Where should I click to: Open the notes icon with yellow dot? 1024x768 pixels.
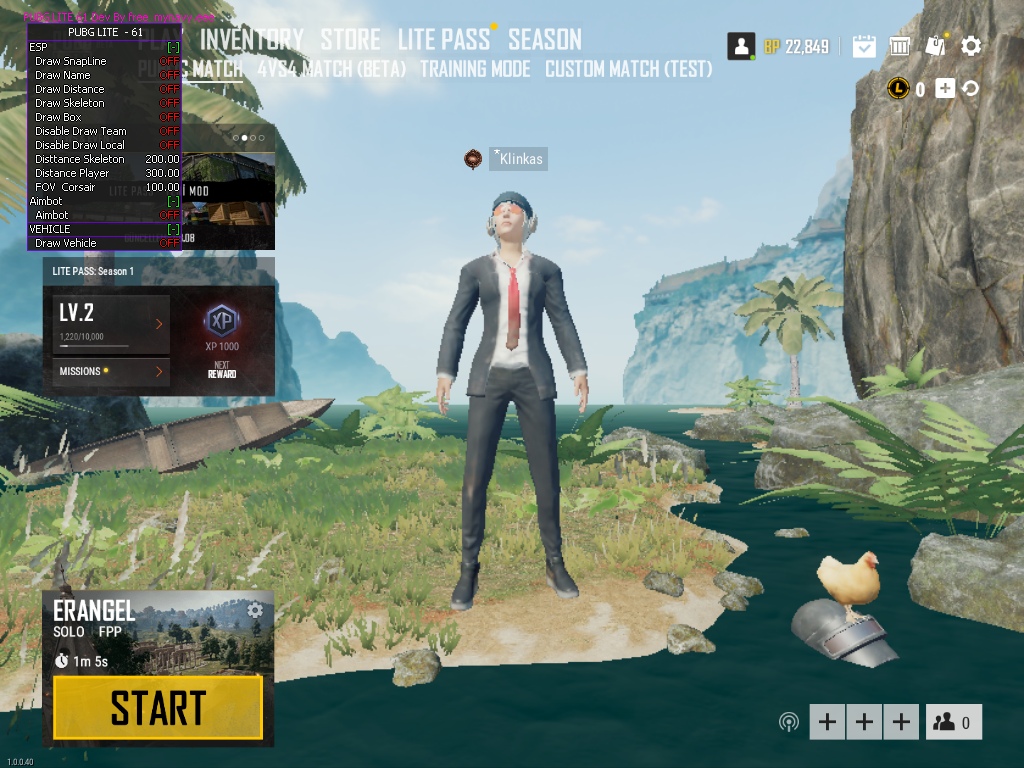click(936, 46)
